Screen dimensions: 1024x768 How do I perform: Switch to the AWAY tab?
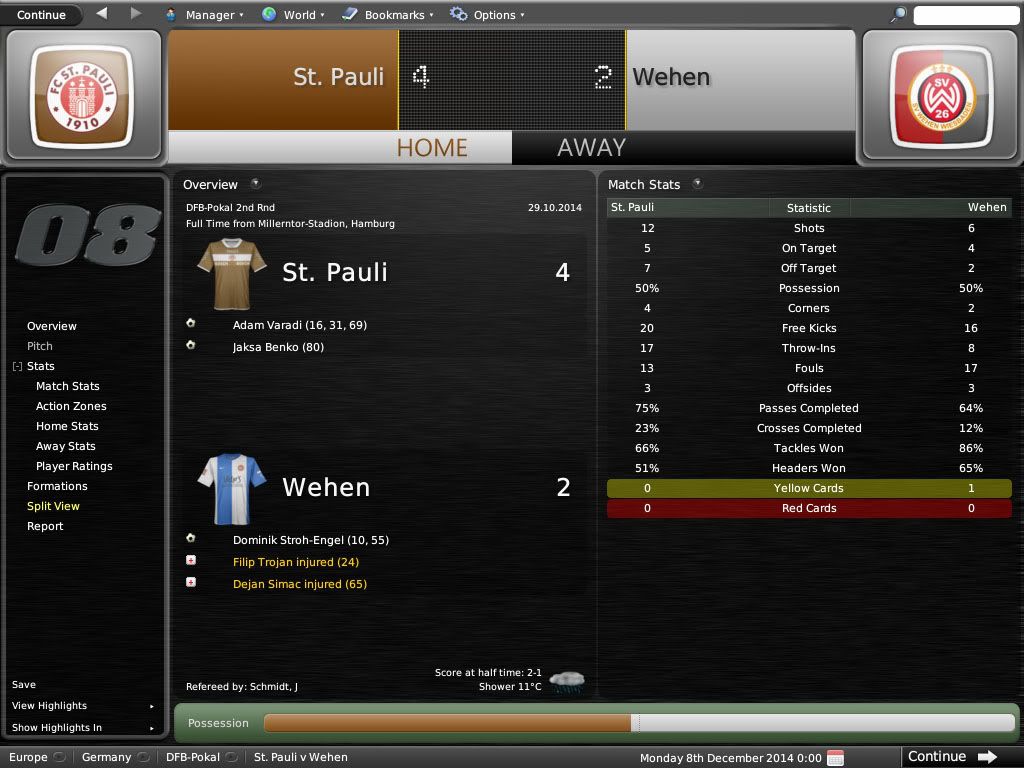[591, 147]
